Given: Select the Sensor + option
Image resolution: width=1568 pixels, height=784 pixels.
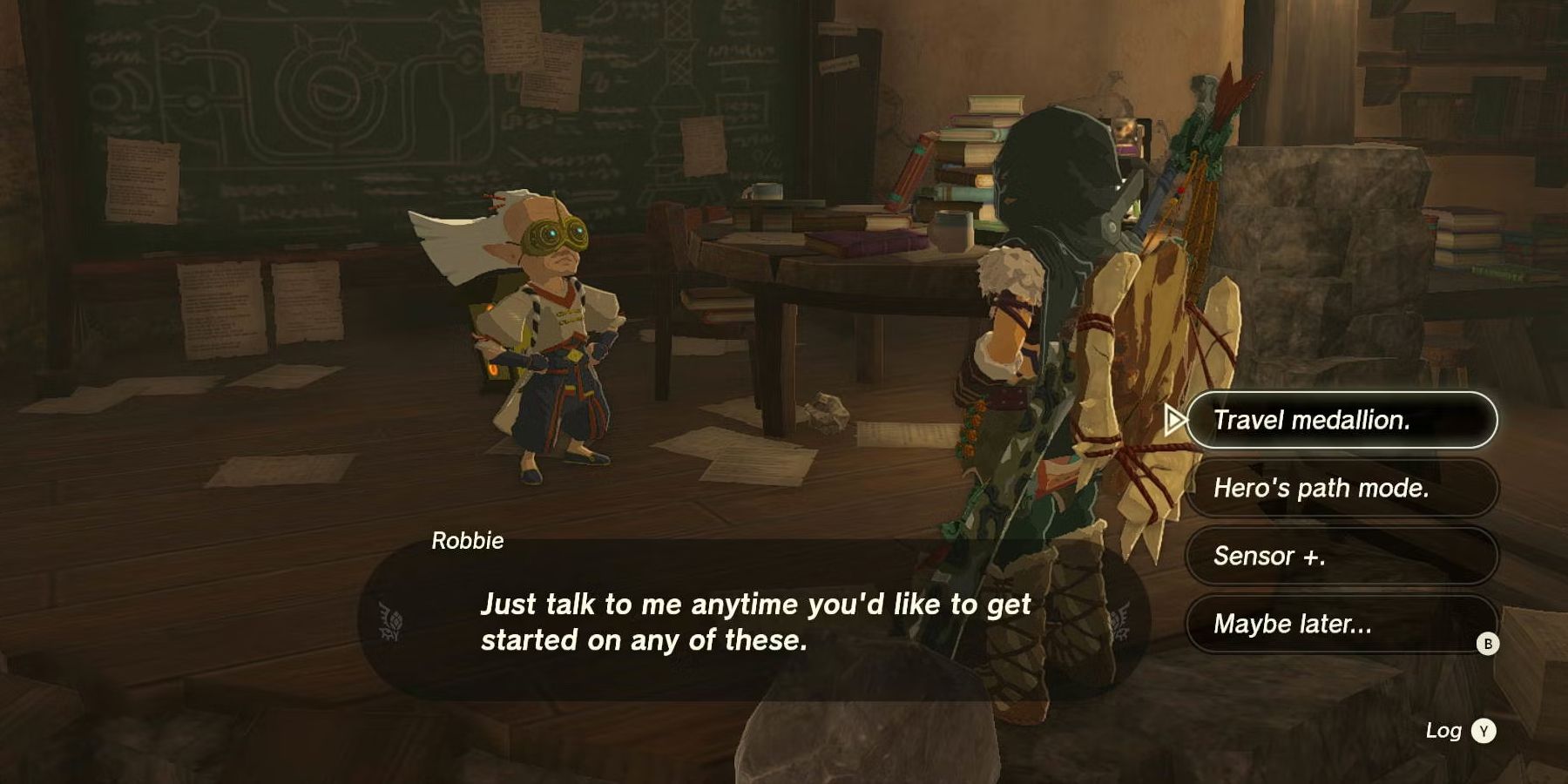Looking at the screenshot, I should click(x=1342, y=557).
